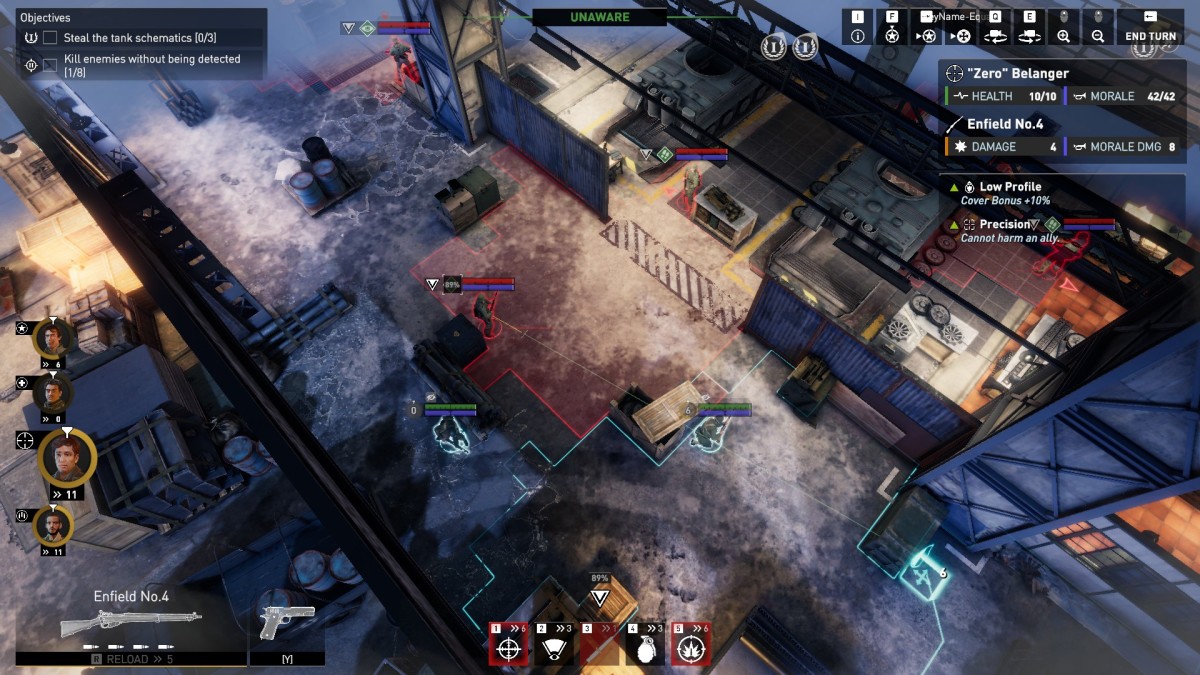Rotate camera with the left rotate icon

[995, 36]
